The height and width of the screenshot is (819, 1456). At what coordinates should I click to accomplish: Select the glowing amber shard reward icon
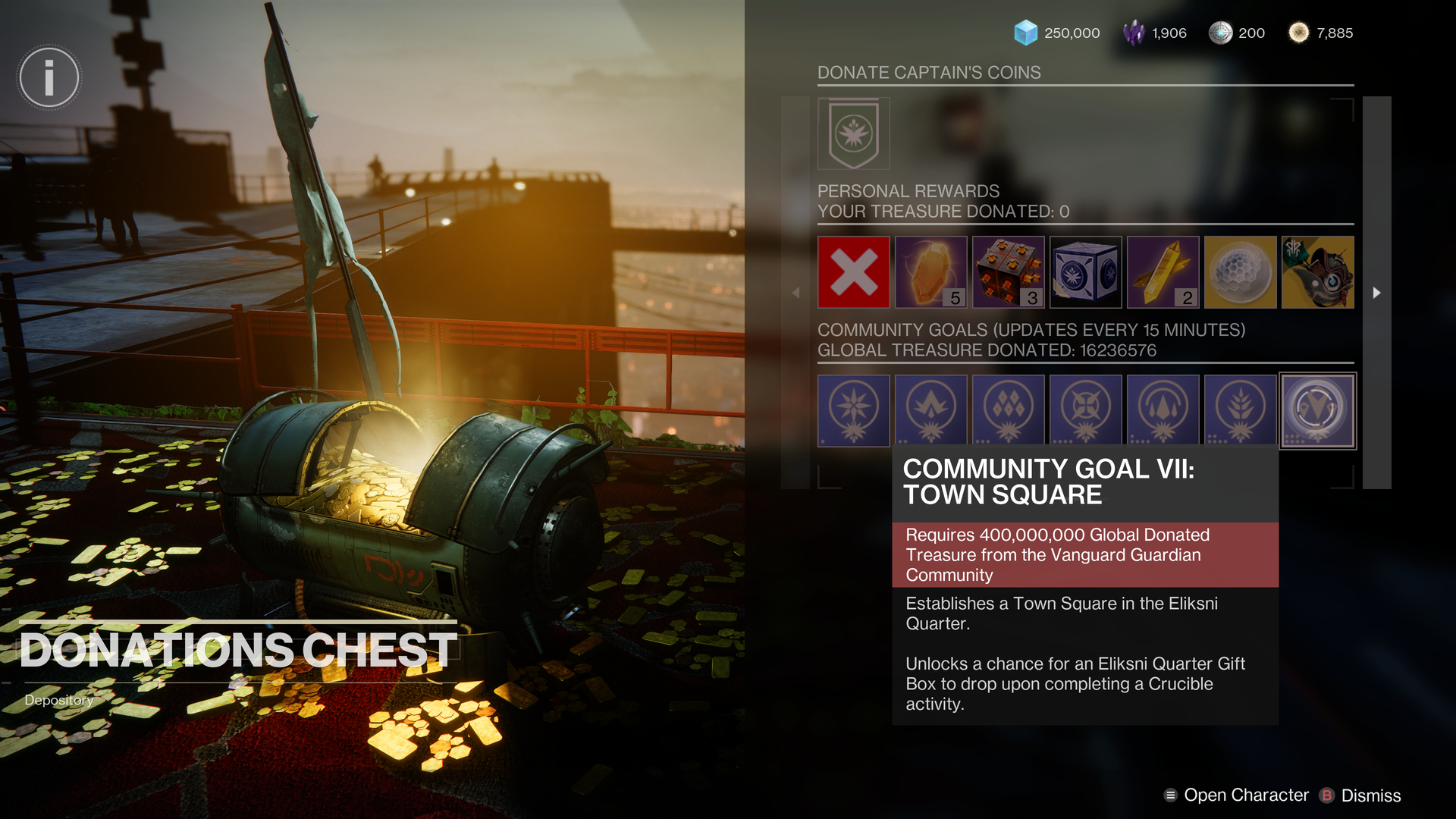pos(930,272)
